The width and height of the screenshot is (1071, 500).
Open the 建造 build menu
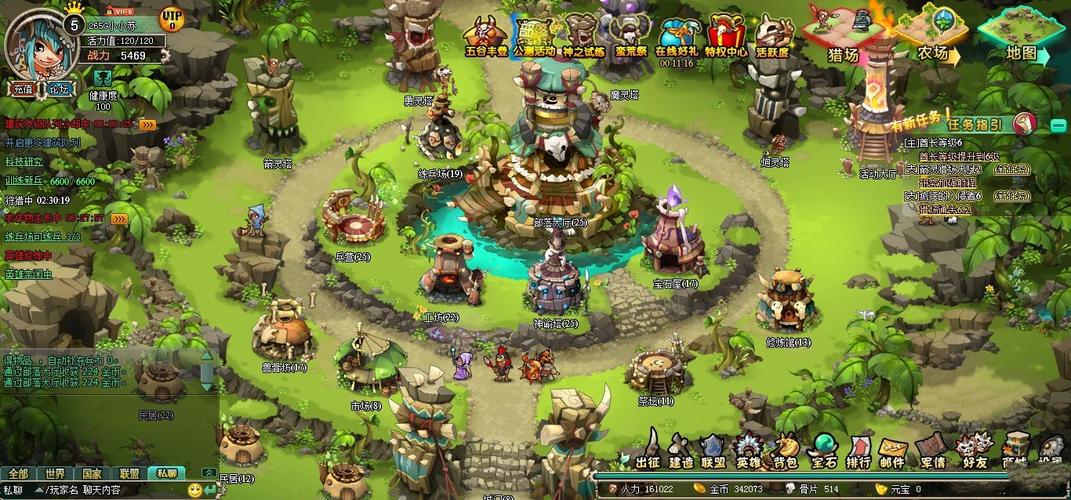tap(681, 451)
